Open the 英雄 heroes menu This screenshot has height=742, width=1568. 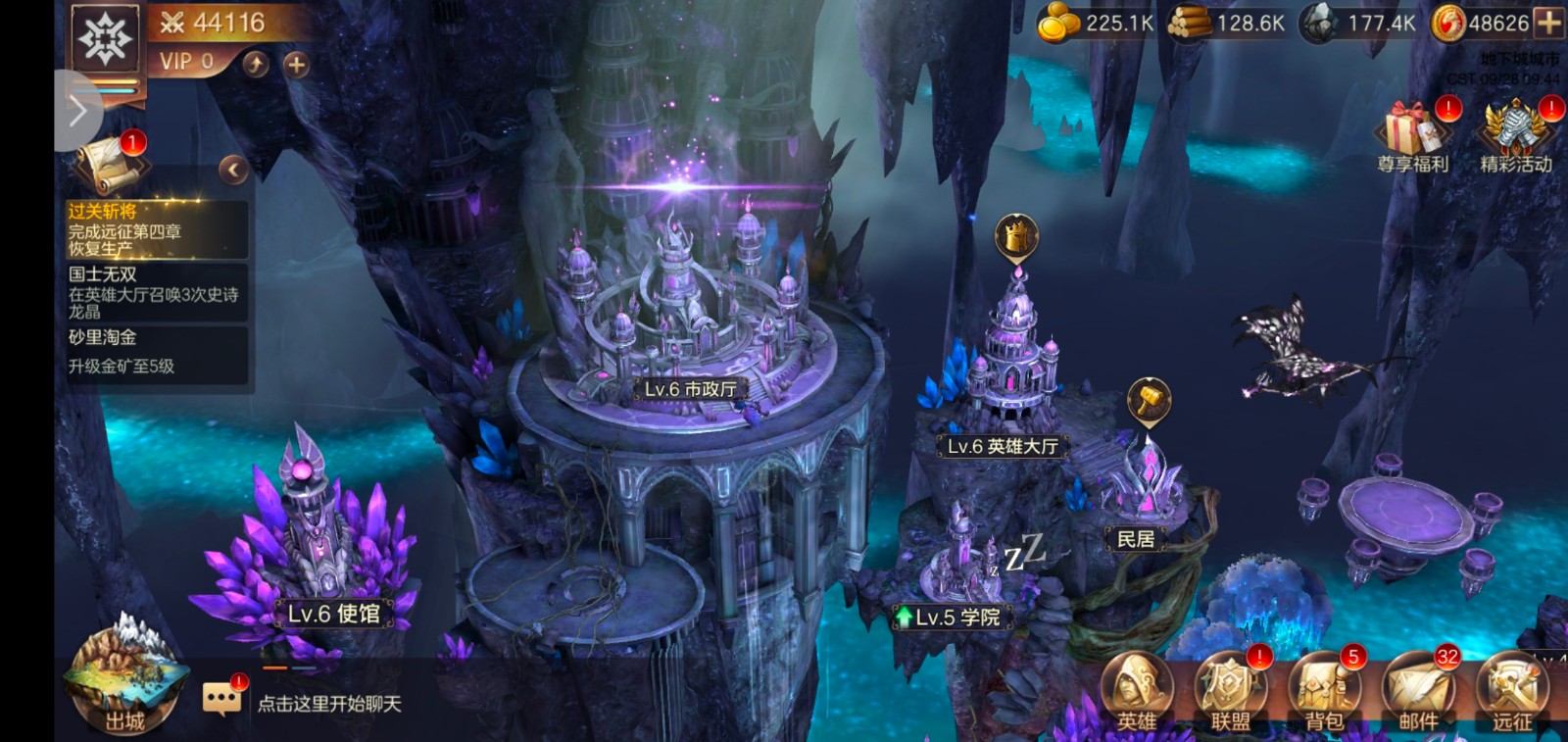pyautogui.click(x=1137, y=693)
